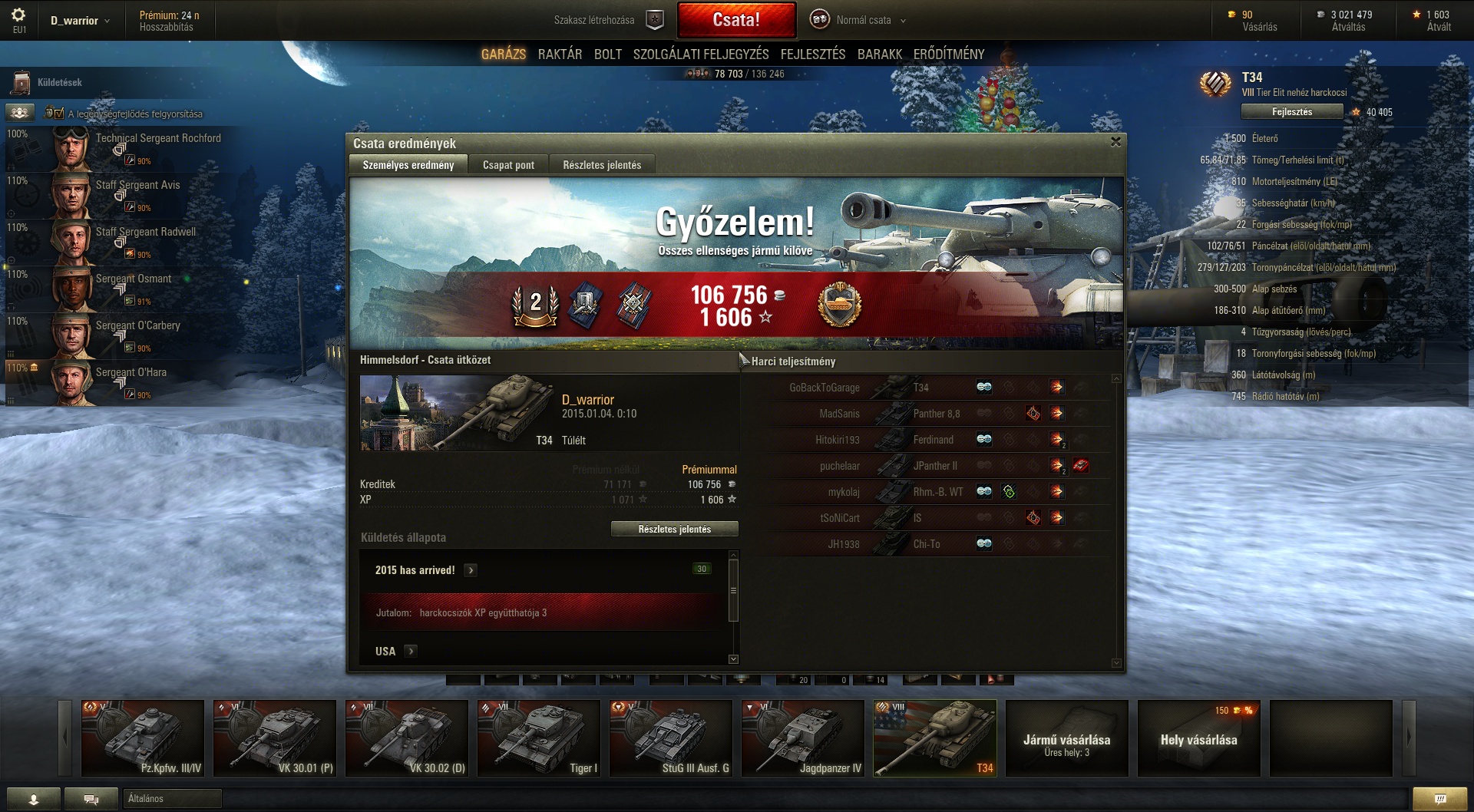Switch to the Csapat pont tab
The height and width of the screenshot is (812, 1474).
coord(508,165)
